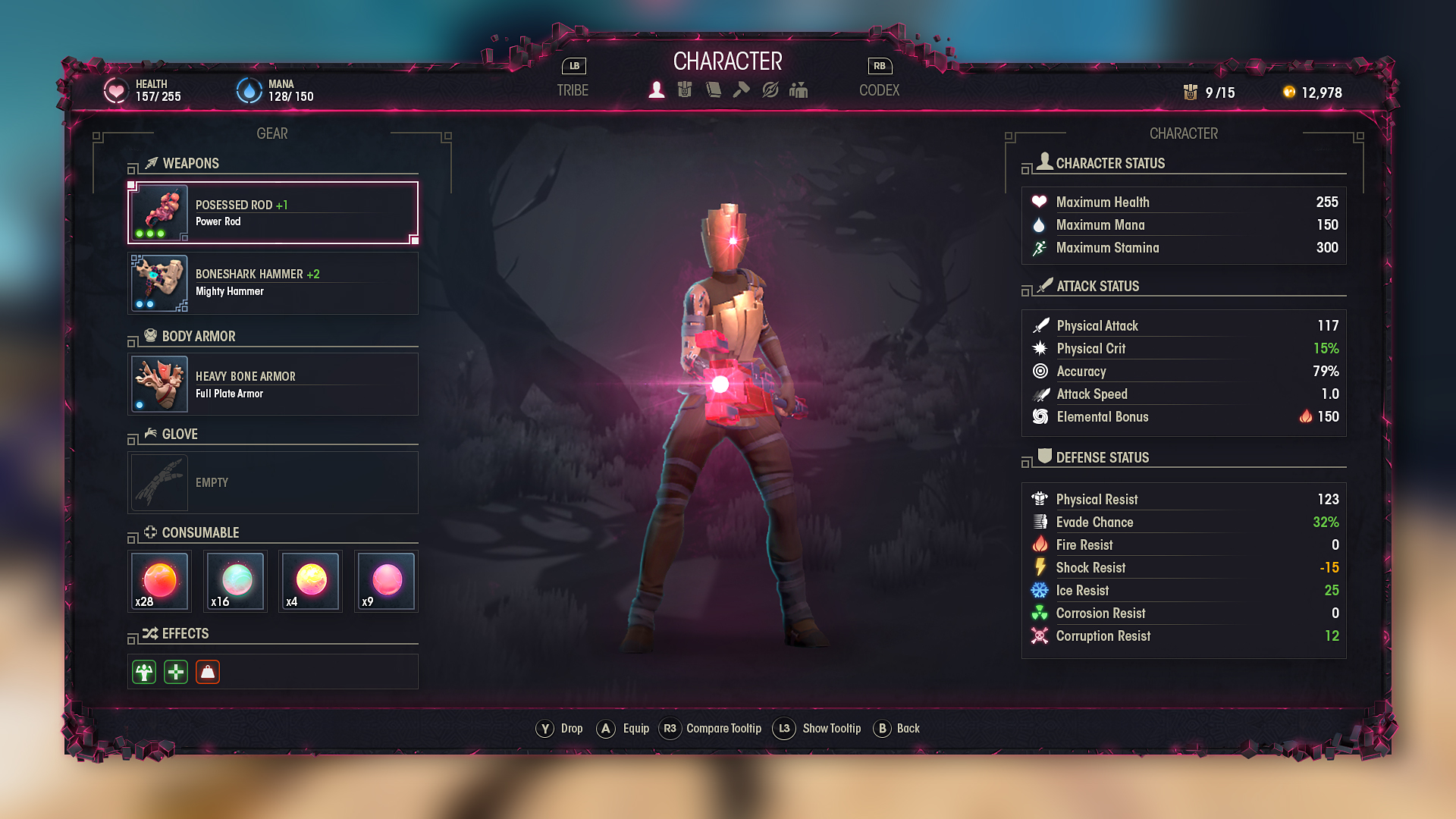Image resolution: width=1456 pixels, height=819 pixels.
Task: Pick the teal-green orb consumable x16
Action: click(236, 582)
